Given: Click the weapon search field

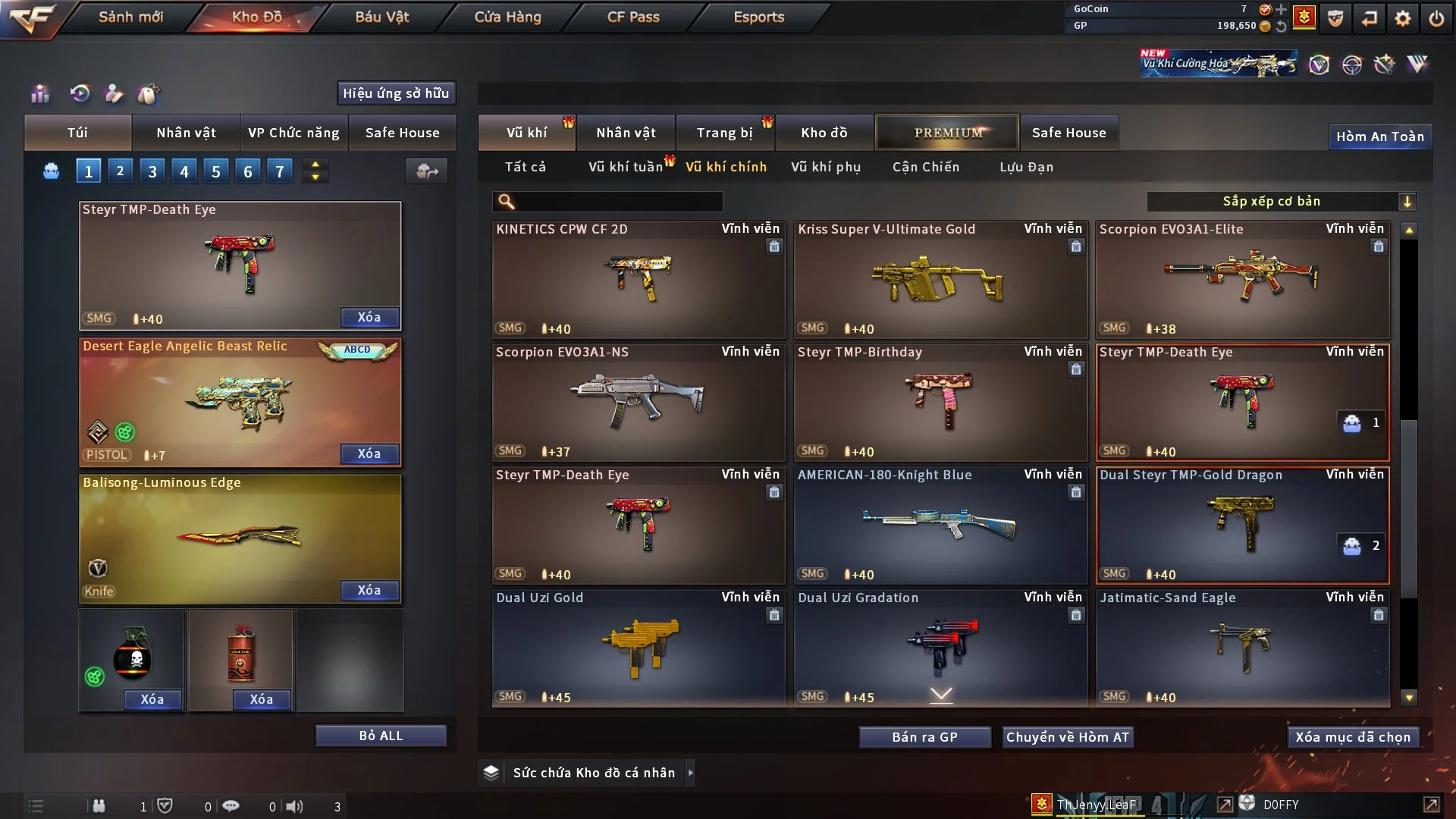Looking at the screenshot, I should [618, 202].
